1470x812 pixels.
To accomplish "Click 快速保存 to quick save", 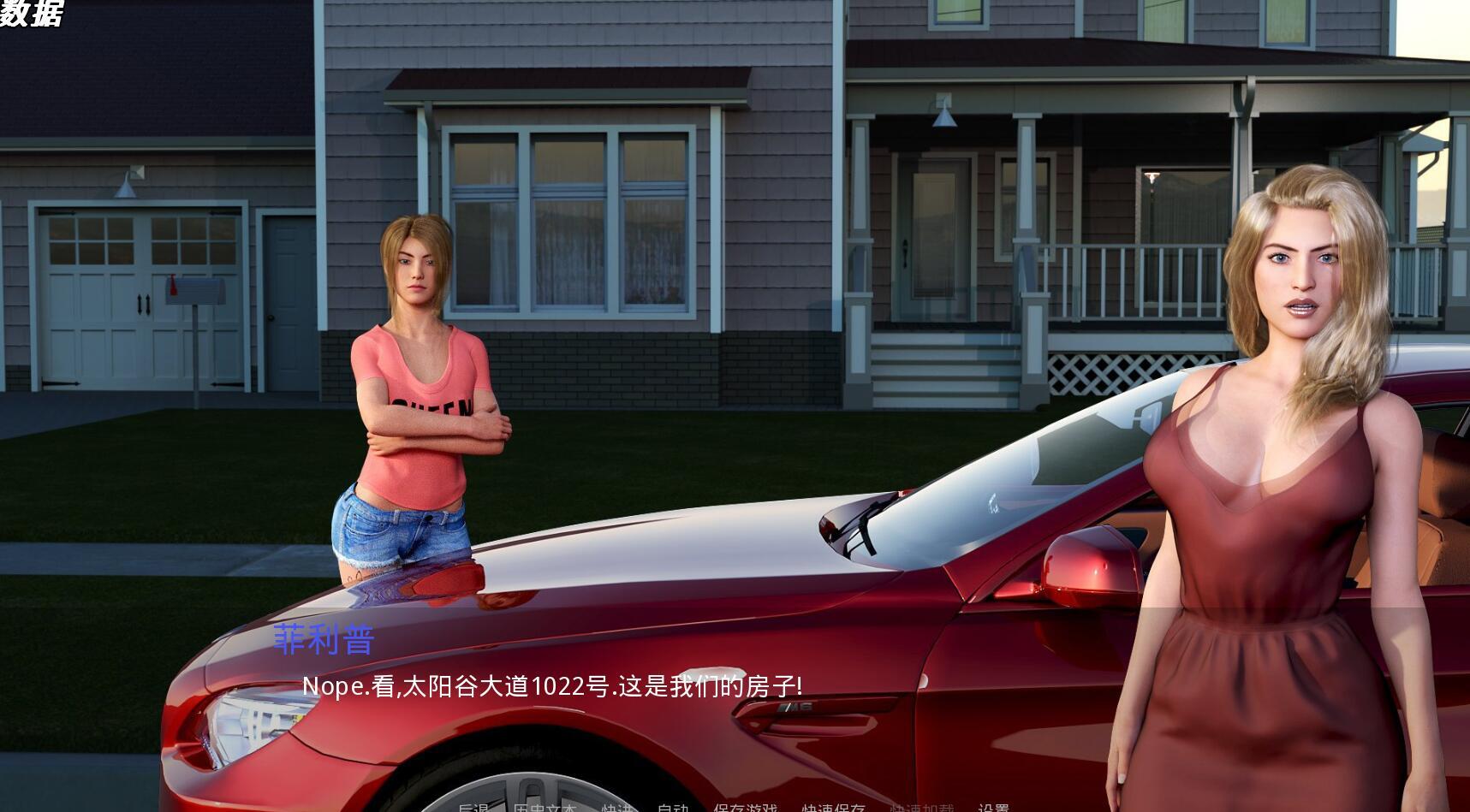I will (833, 807).
